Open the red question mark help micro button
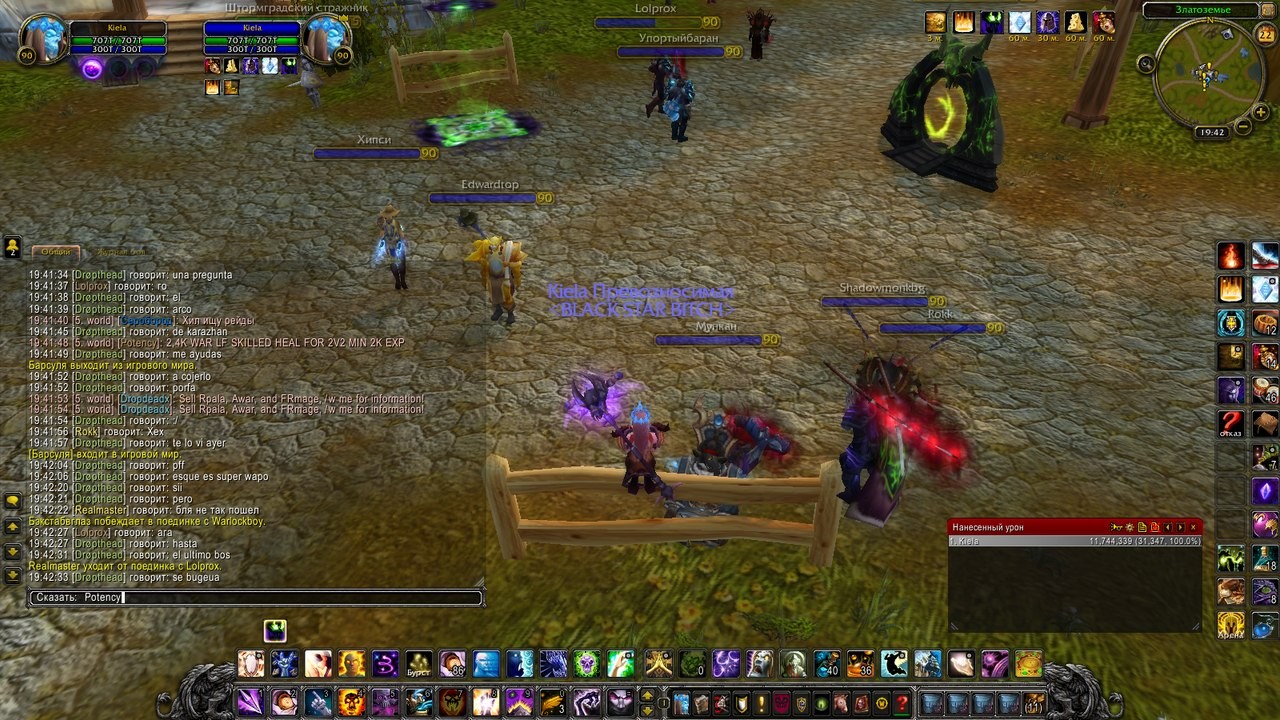Viewport: 1280px width, 720px height. pyautogui.click(x=902, y=703)
